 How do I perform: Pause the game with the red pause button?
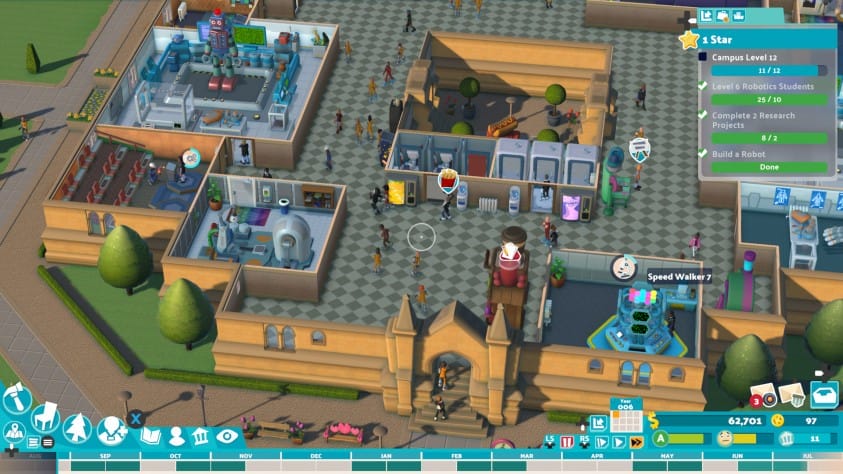tap(566, 441)
